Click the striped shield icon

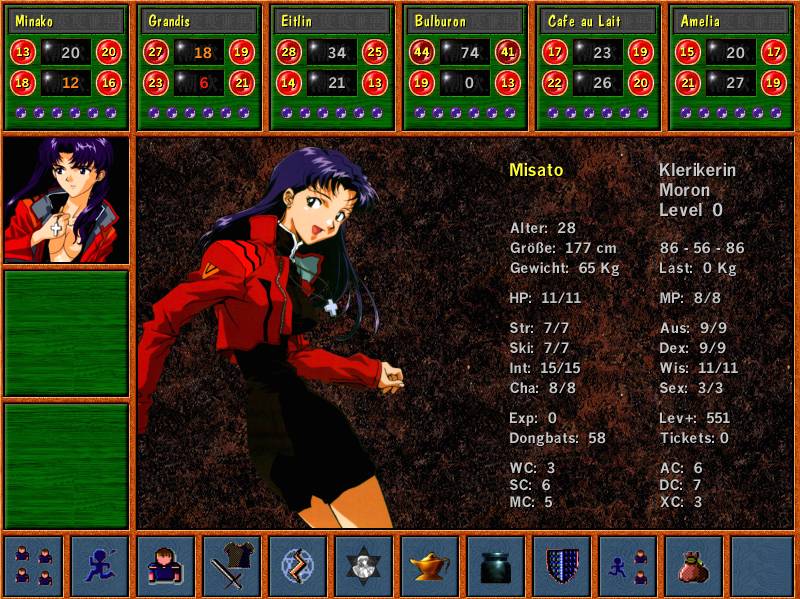(x=562, y=566)
